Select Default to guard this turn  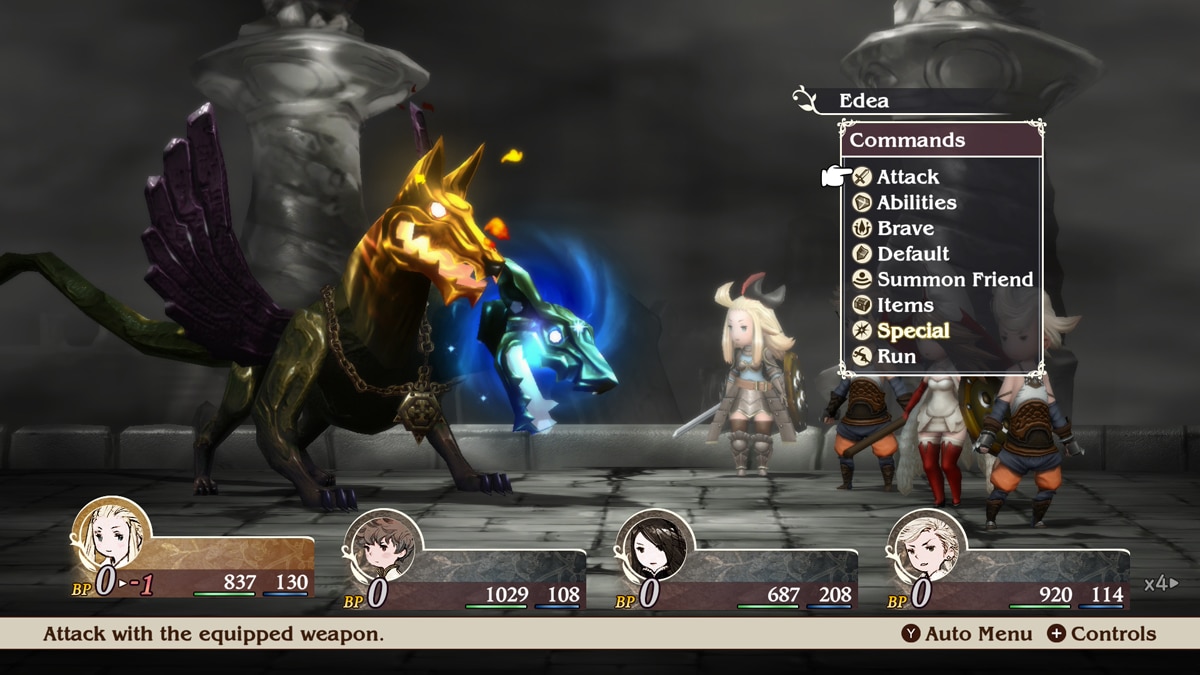912,254
